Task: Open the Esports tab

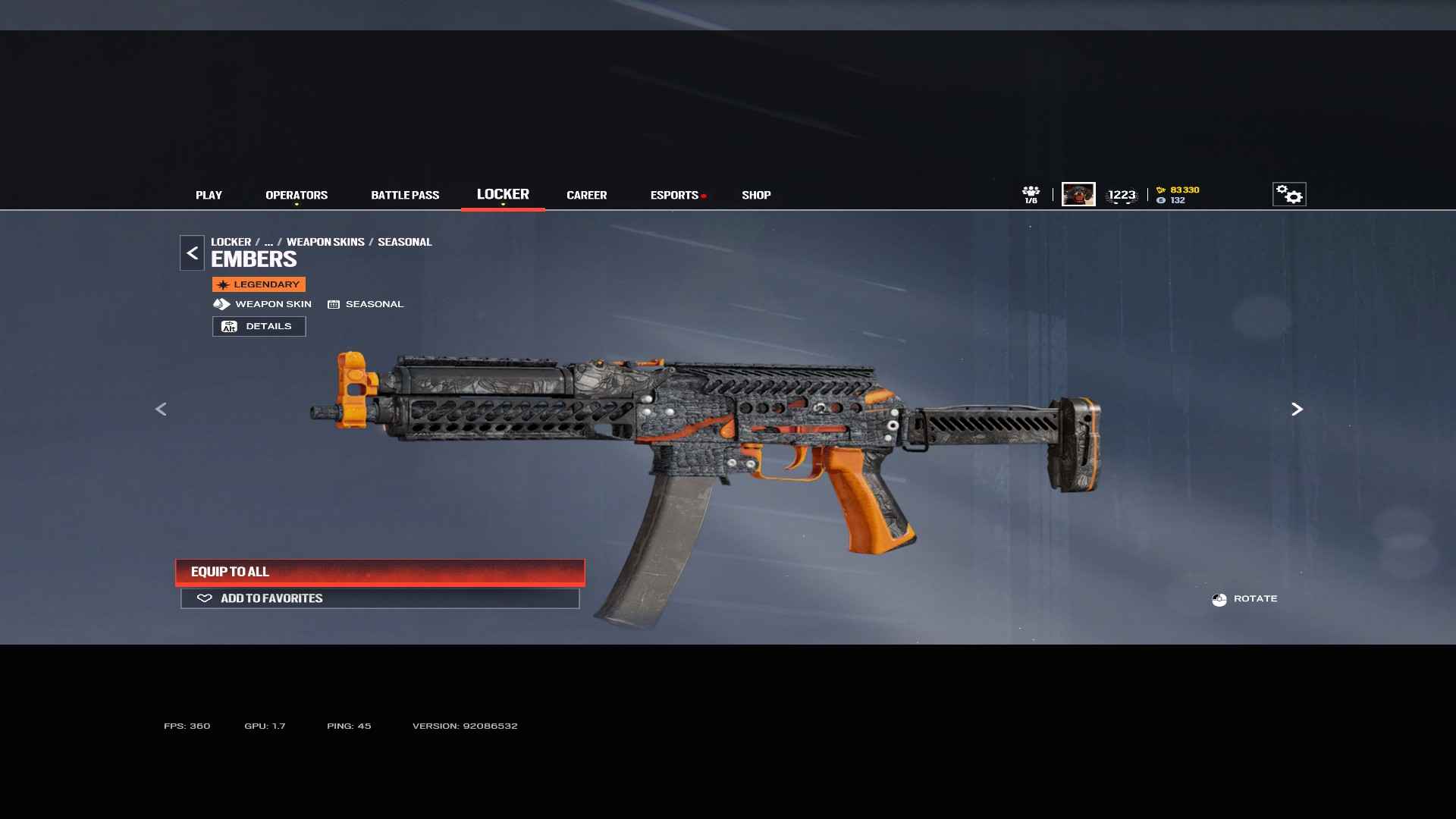Action: [x=674, y=195]
